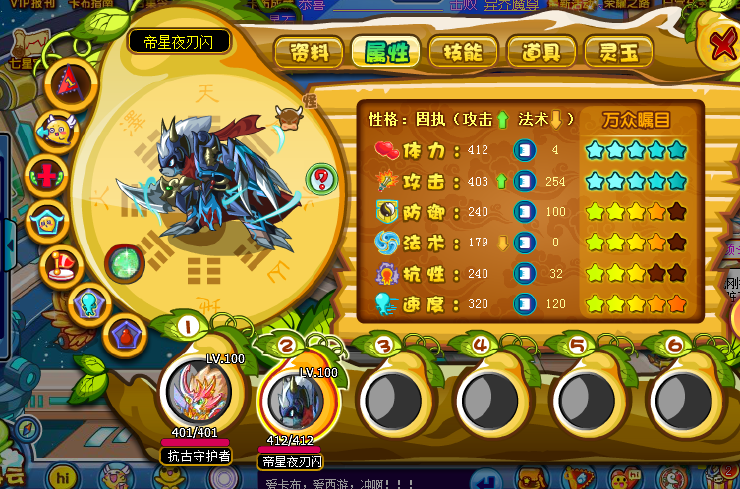Image resolution: width=740 pixels, height=489 pixels.
Task: Open the red question mark help icon
Action: (x=322, y=180)
